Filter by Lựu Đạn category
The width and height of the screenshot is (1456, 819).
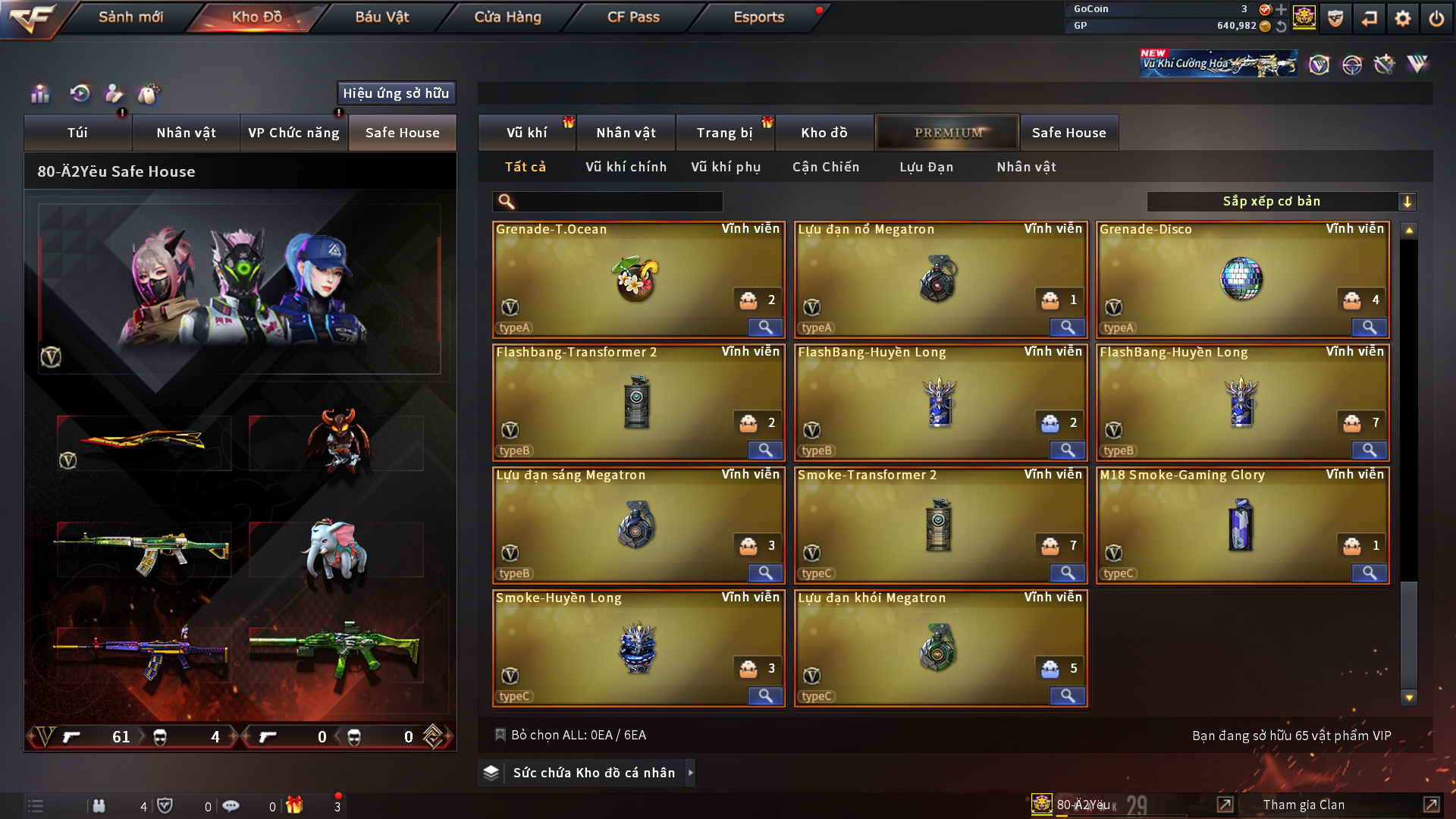tap(926, 167)
